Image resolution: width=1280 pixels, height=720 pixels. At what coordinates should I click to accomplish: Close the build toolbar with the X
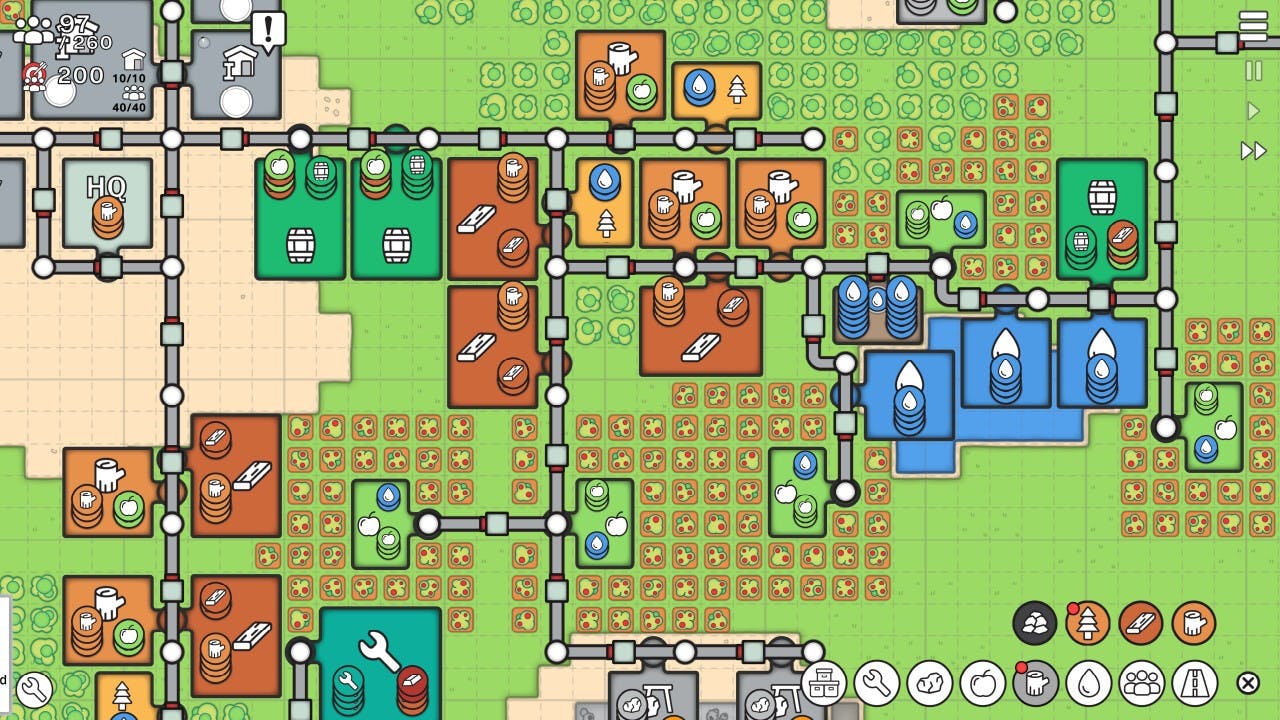1248,683
